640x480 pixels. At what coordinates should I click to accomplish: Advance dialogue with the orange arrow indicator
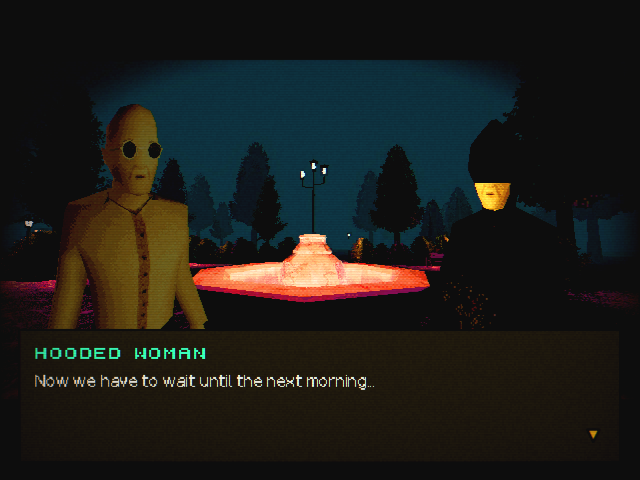point(593,434)
